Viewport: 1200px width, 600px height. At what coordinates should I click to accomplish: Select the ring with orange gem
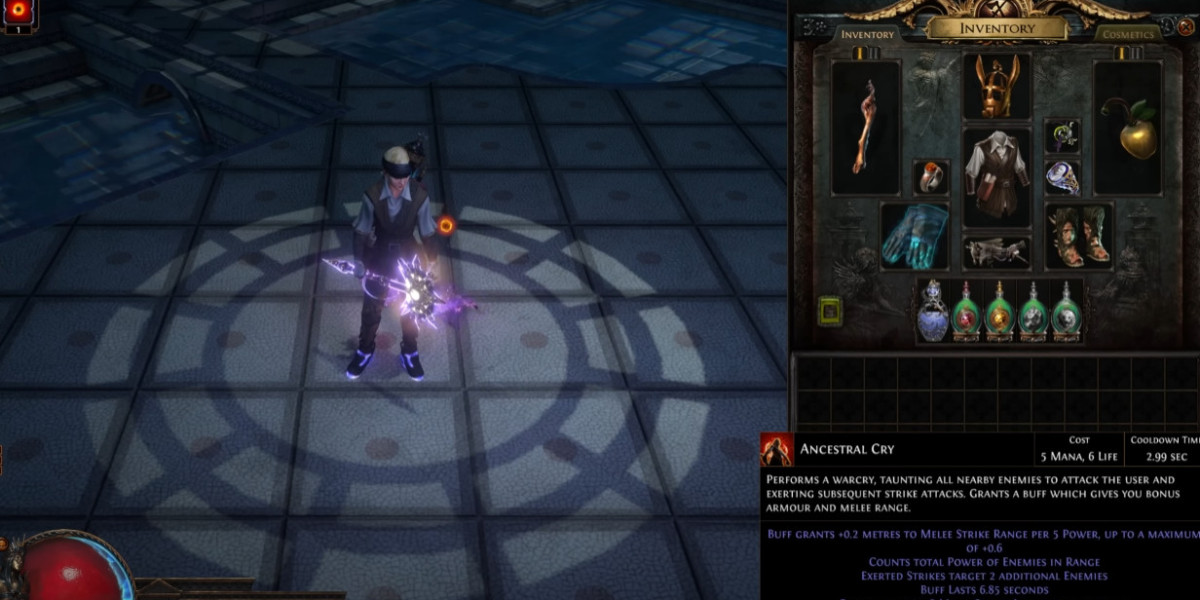tap(931, 177)
